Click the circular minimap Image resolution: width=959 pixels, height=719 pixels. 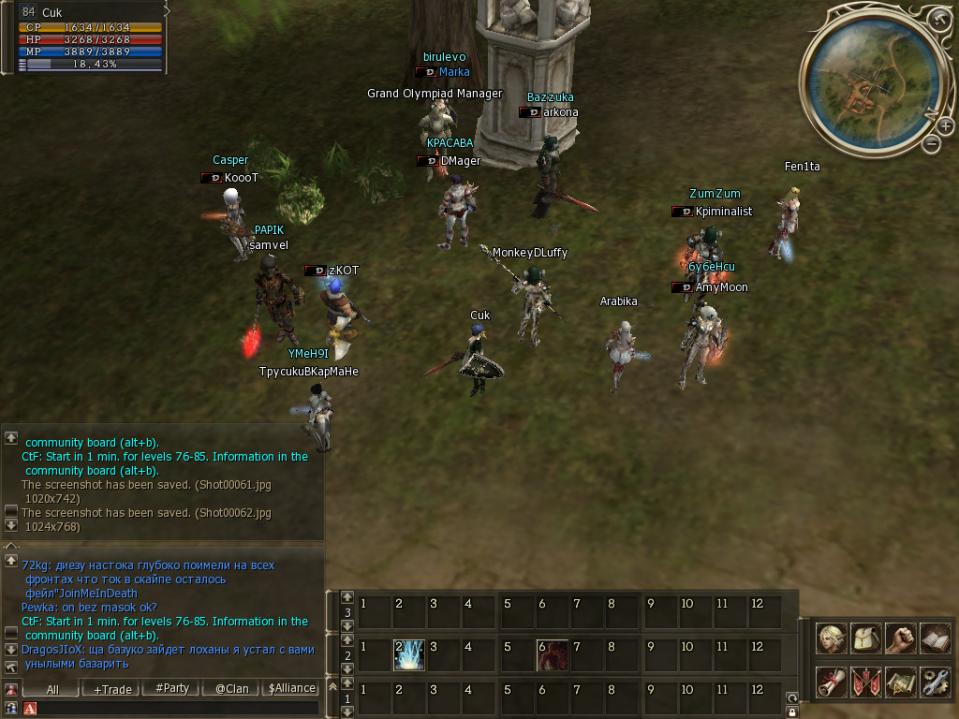pos(868,90)
